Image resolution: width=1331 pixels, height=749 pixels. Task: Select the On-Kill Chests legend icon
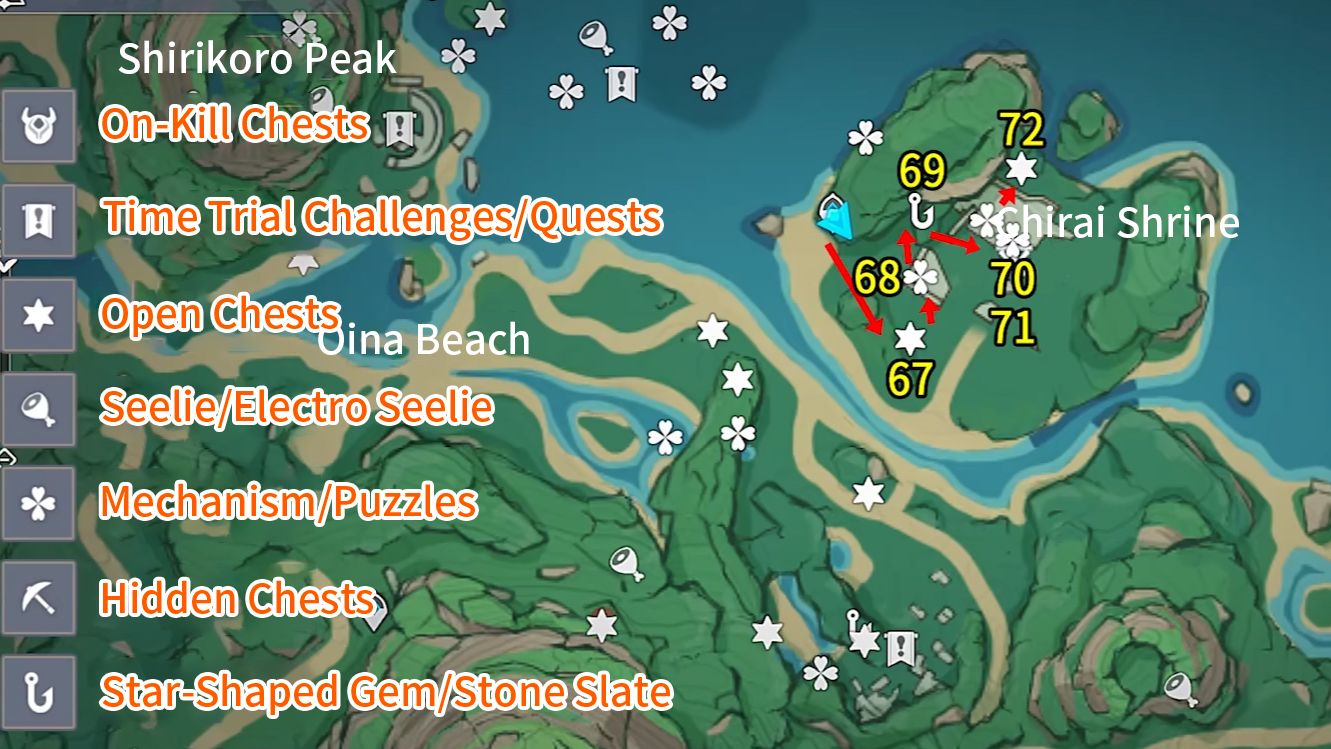pyautogui.click(x=39, y=127)
